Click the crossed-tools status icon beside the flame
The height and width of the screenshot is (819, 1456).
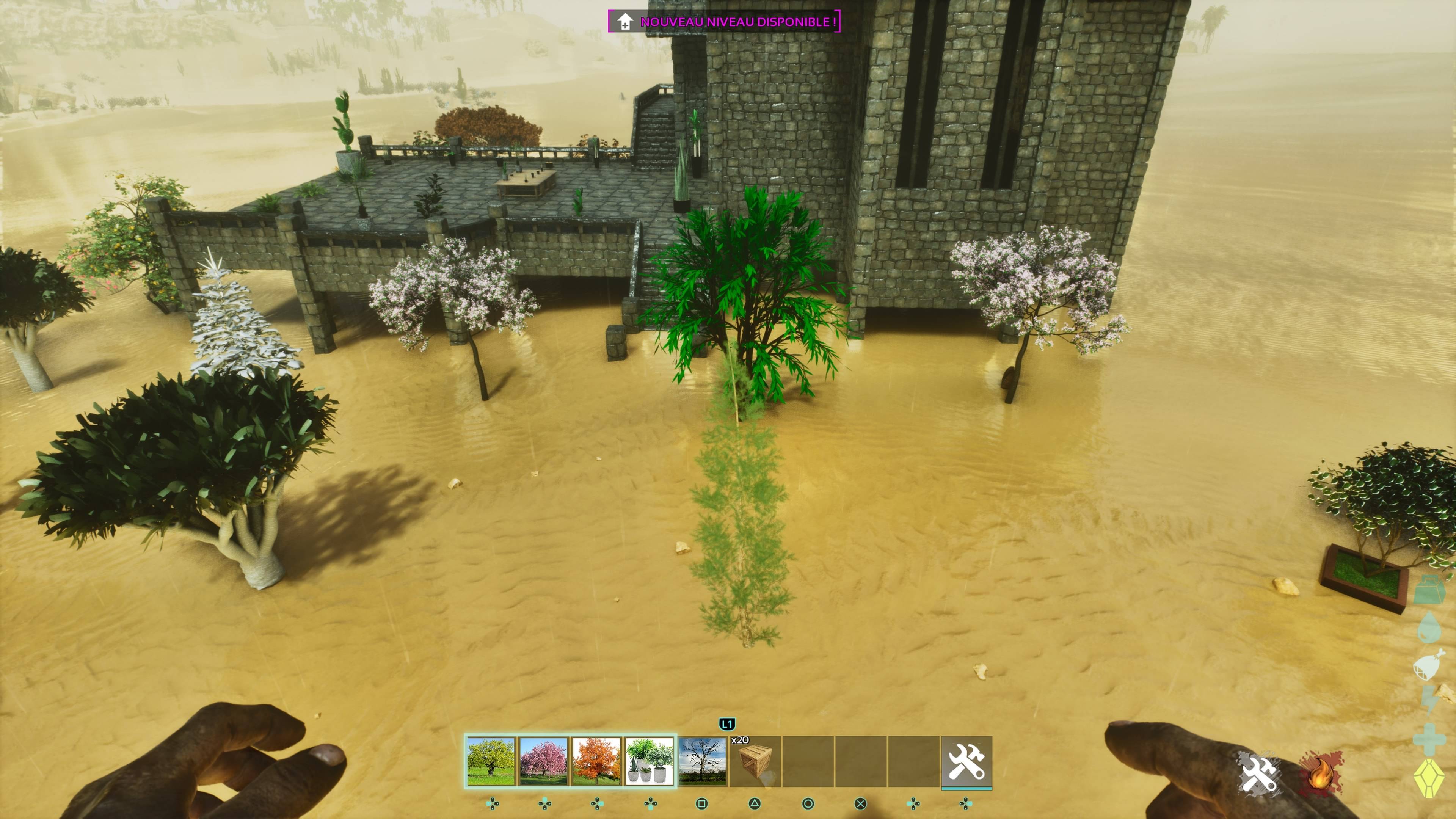(1259, 772)
